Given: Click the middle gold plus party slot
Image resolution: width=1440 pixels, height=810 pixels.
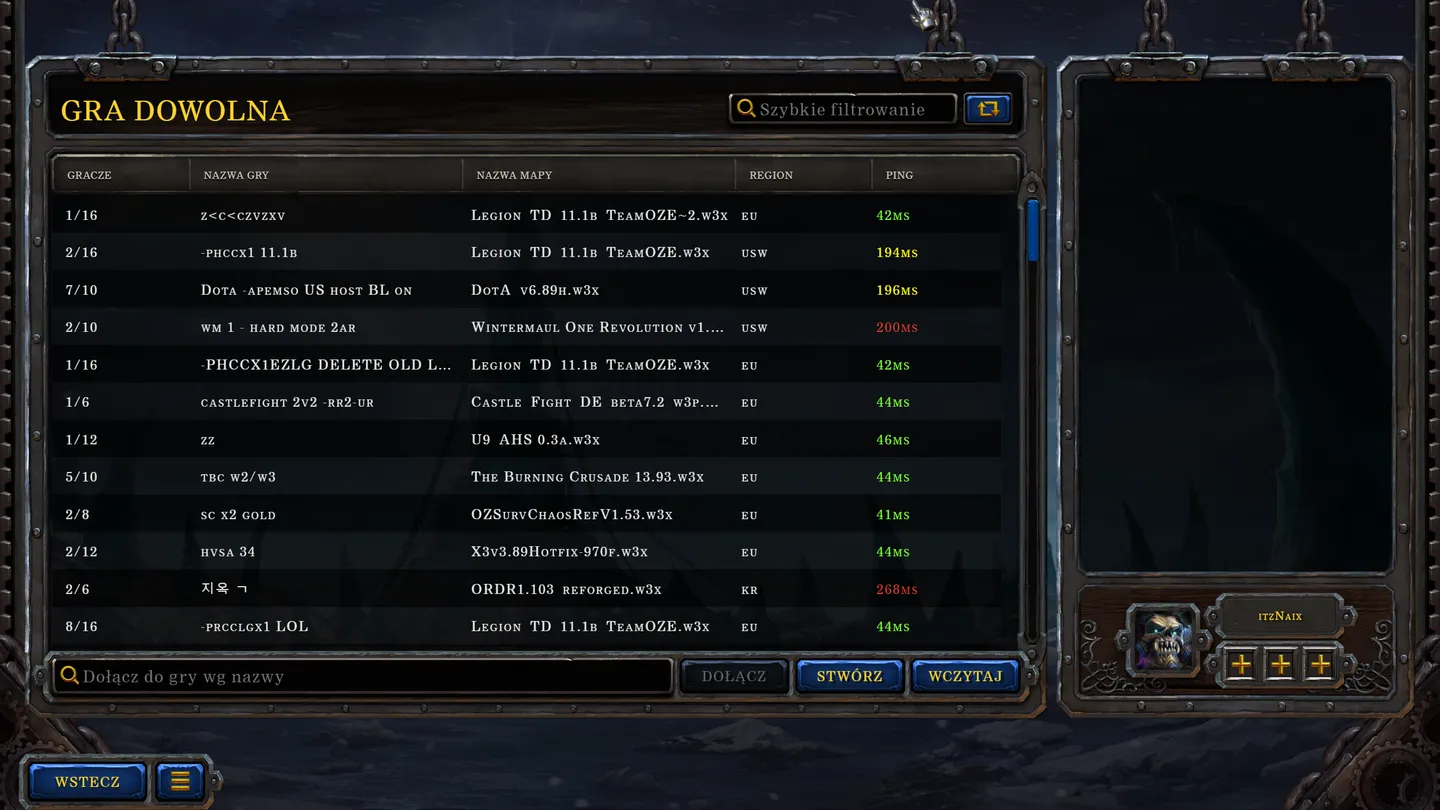Looking at the screenshot, I should click(1280, 663).
